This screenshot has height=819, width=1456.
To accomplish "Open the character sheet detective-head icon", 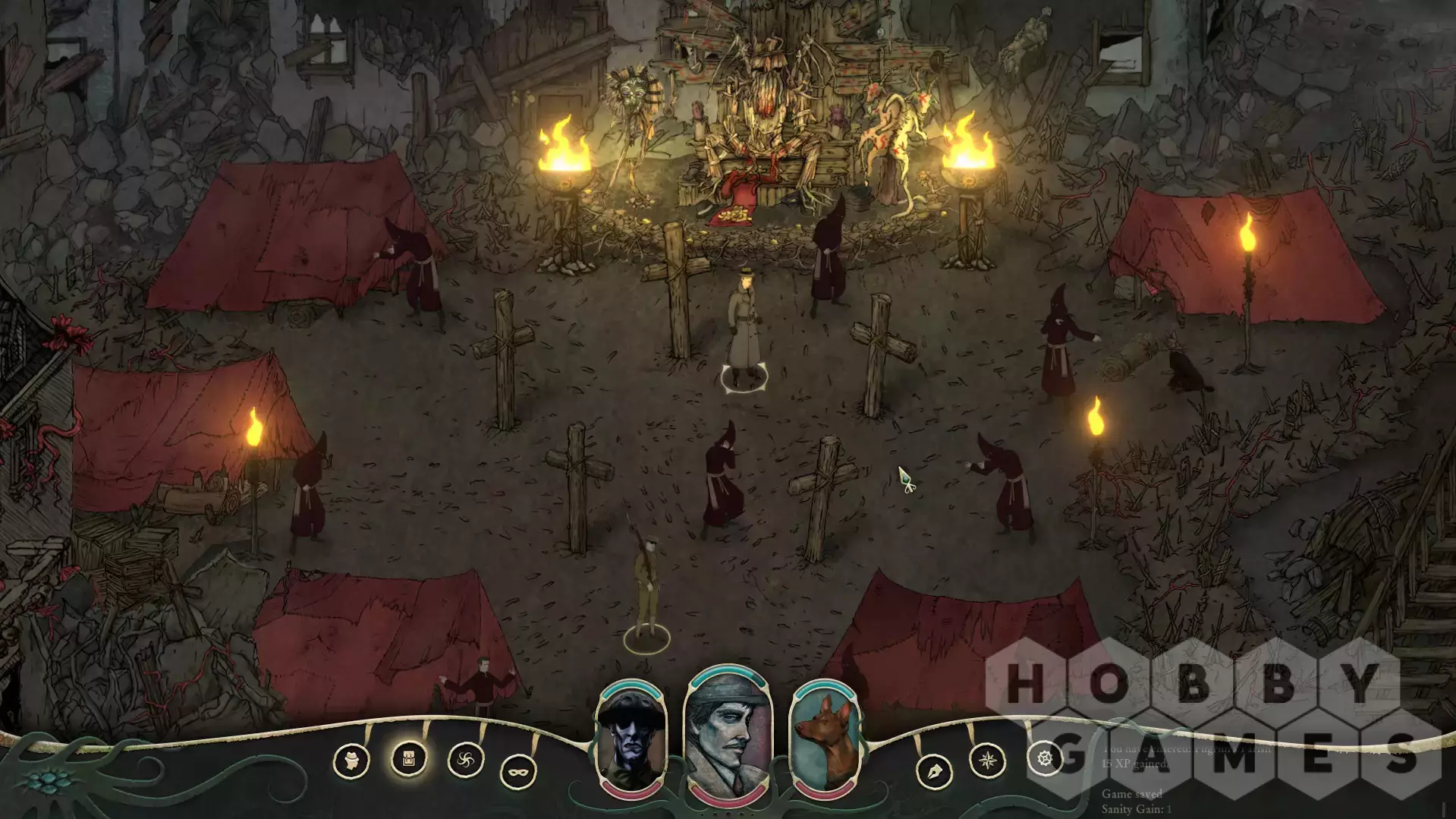I will (x=351, y=761).
